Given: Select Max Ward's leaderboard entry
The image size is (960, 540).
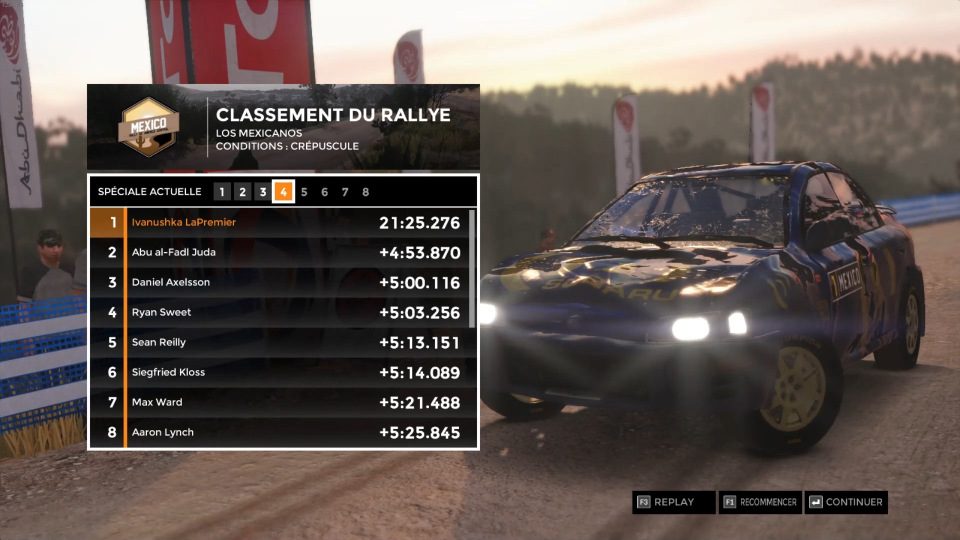Looking at the screenshot, I should [278, 402].
